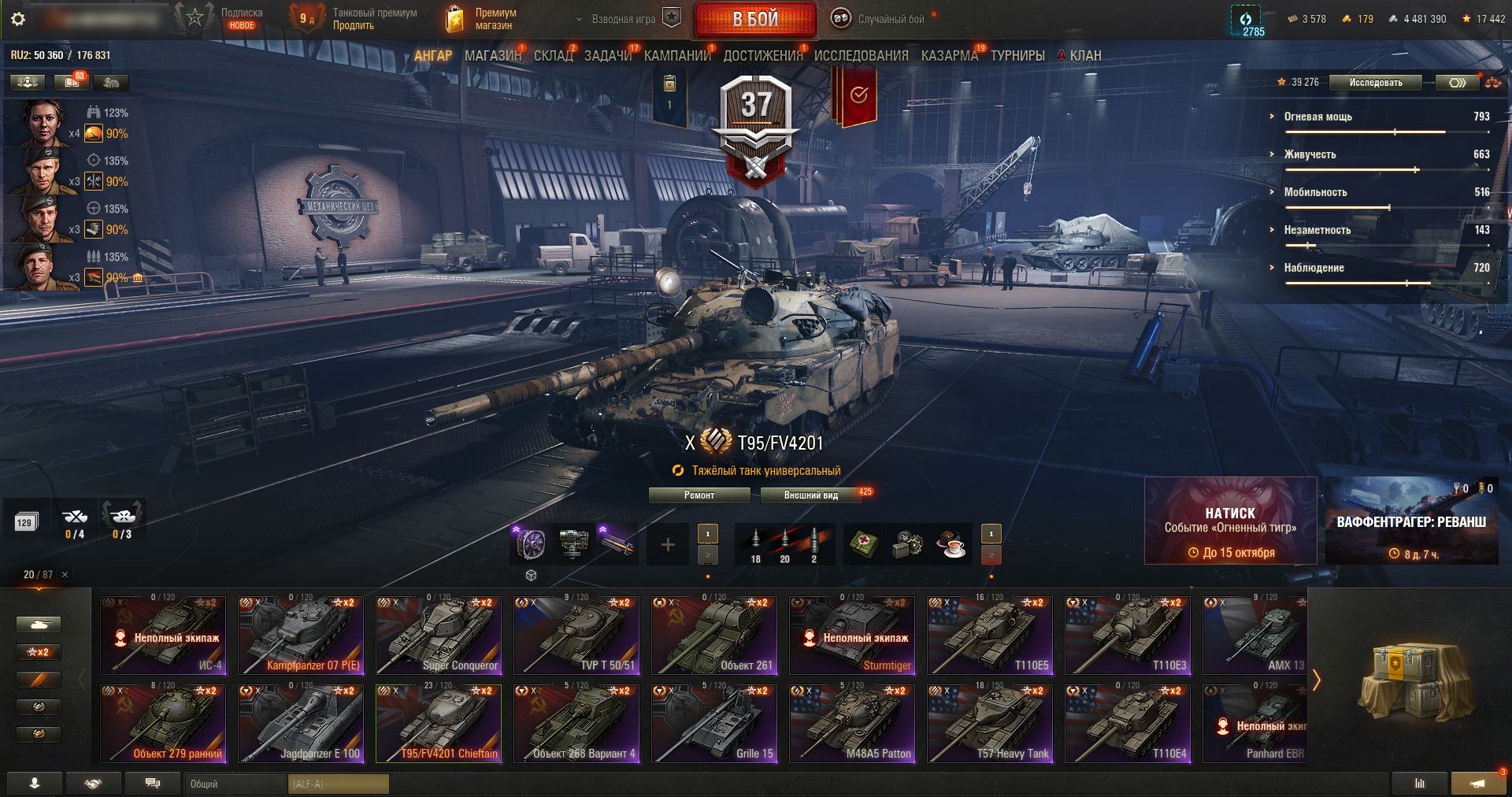Image resolution: width=1512 pixels, height=797 pixels.
Task: Click the Премиум магазин button
Action: 482,19
